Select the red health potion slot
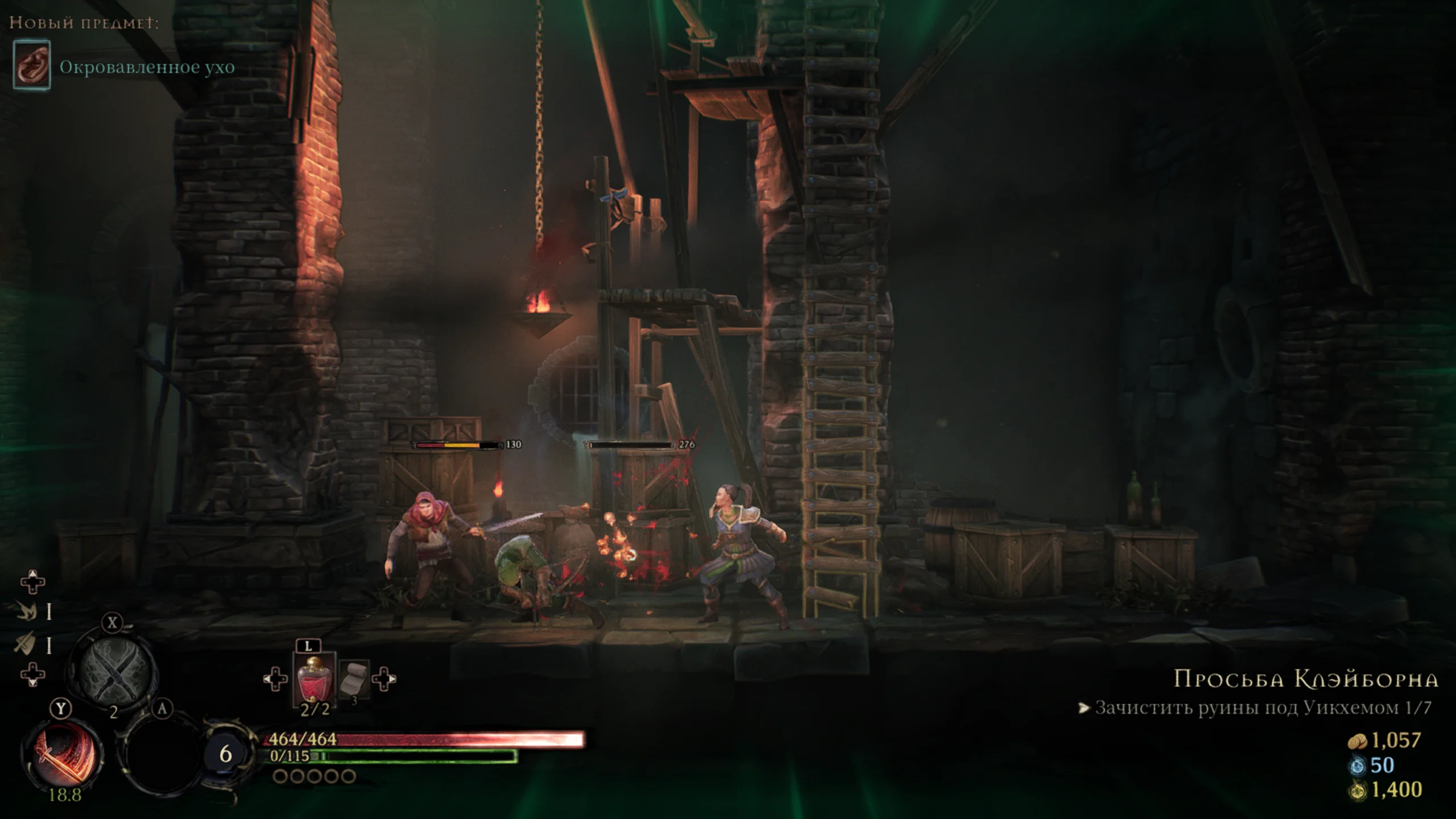The height and width of the screenshot is (819, 1456). (x=313, y=679)
